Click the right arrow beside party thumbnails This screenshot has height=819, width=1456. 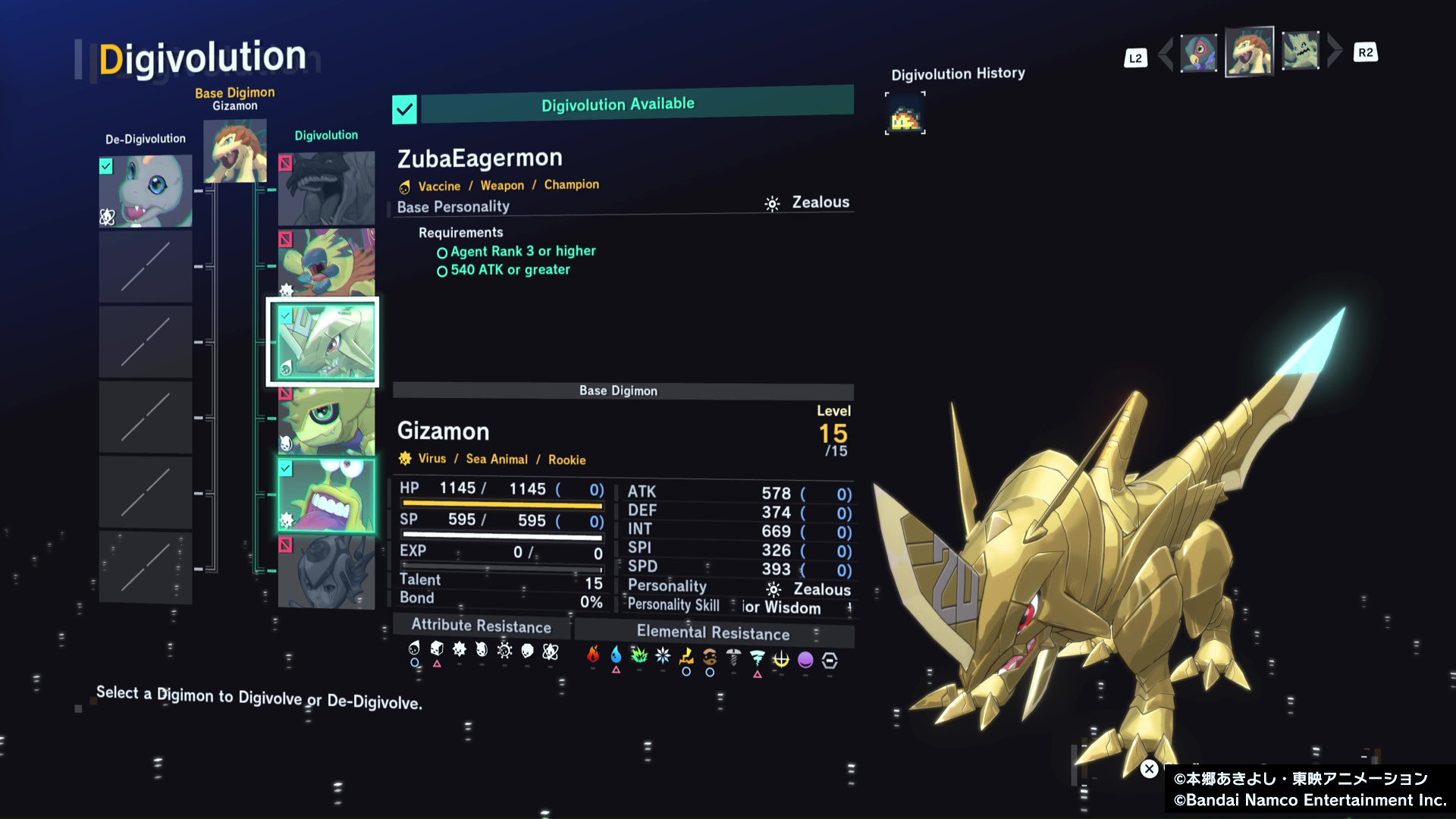pos(1334,52)
